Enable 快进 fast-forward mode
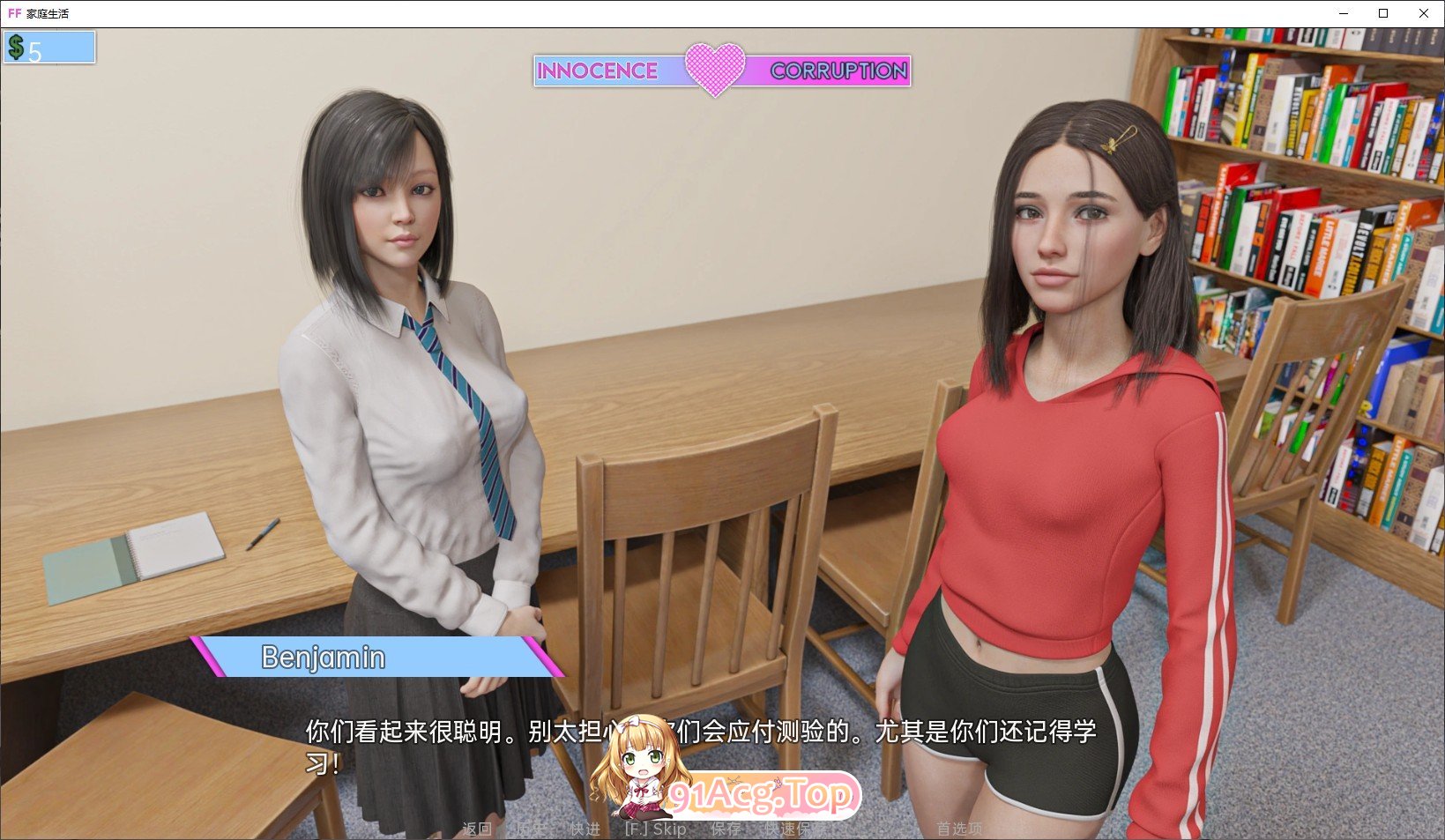The height and width of the screenshot is (840, 1445). (584, 829)
